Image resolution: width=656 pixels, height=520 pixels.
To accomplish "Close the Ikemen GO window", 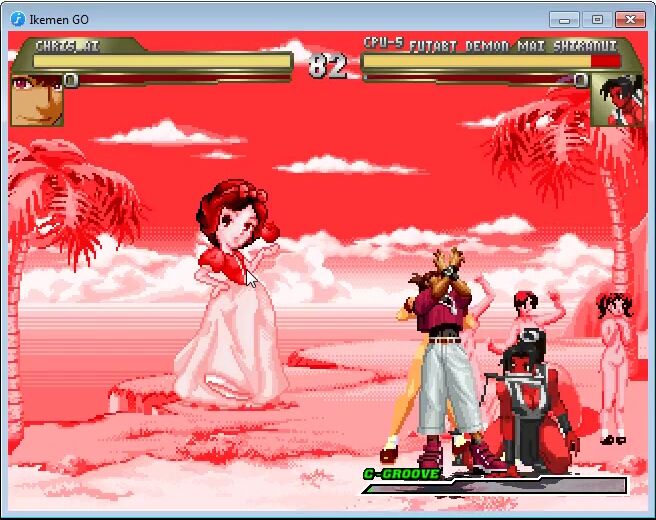I will tap(629, 19).
